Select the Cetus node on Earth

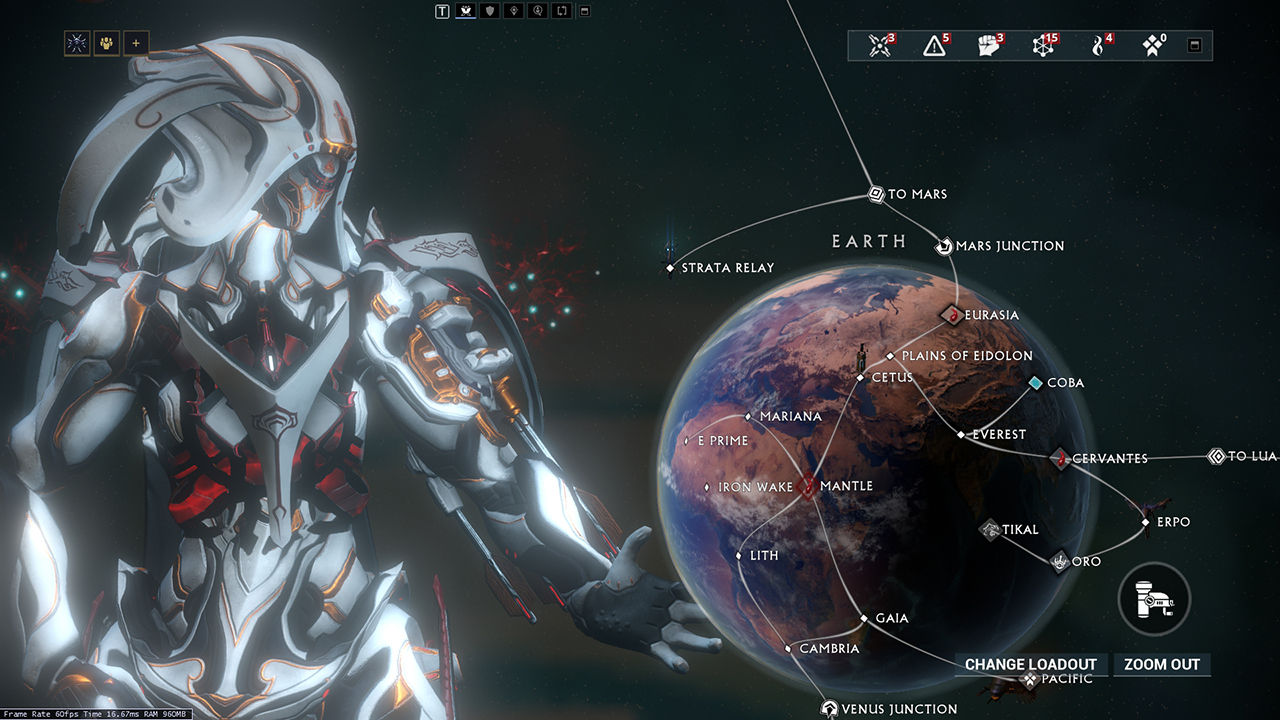[862, 377]
